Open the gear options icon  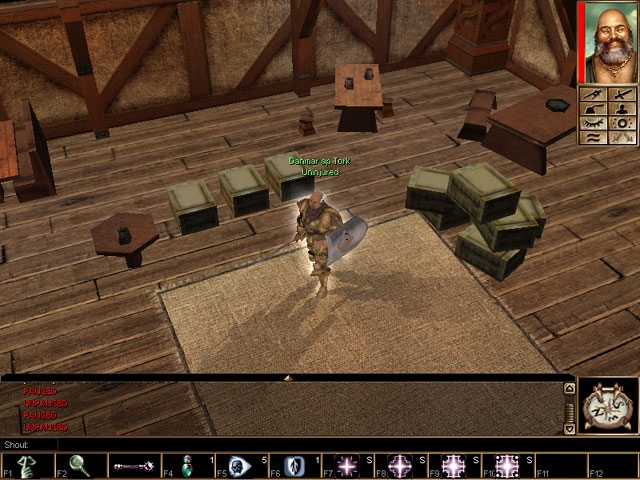623,124
